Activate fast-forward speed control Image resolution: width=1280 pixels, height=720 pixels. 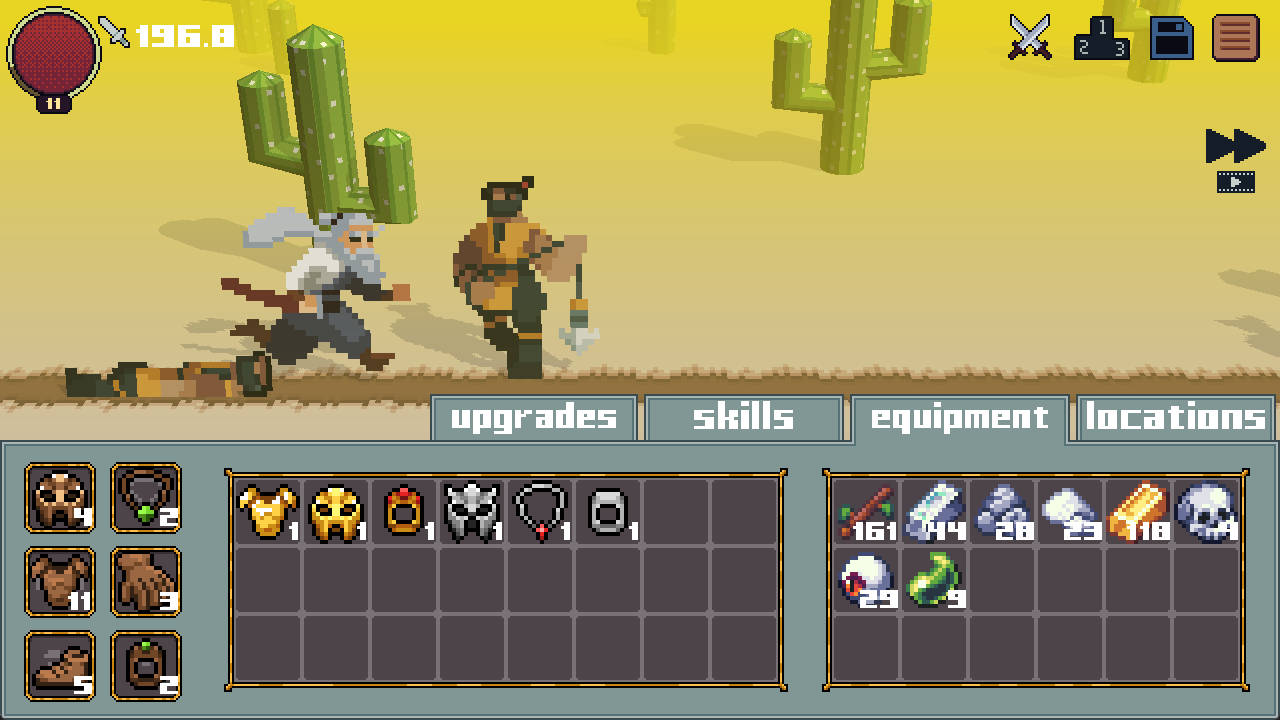tap(1235, 144)
